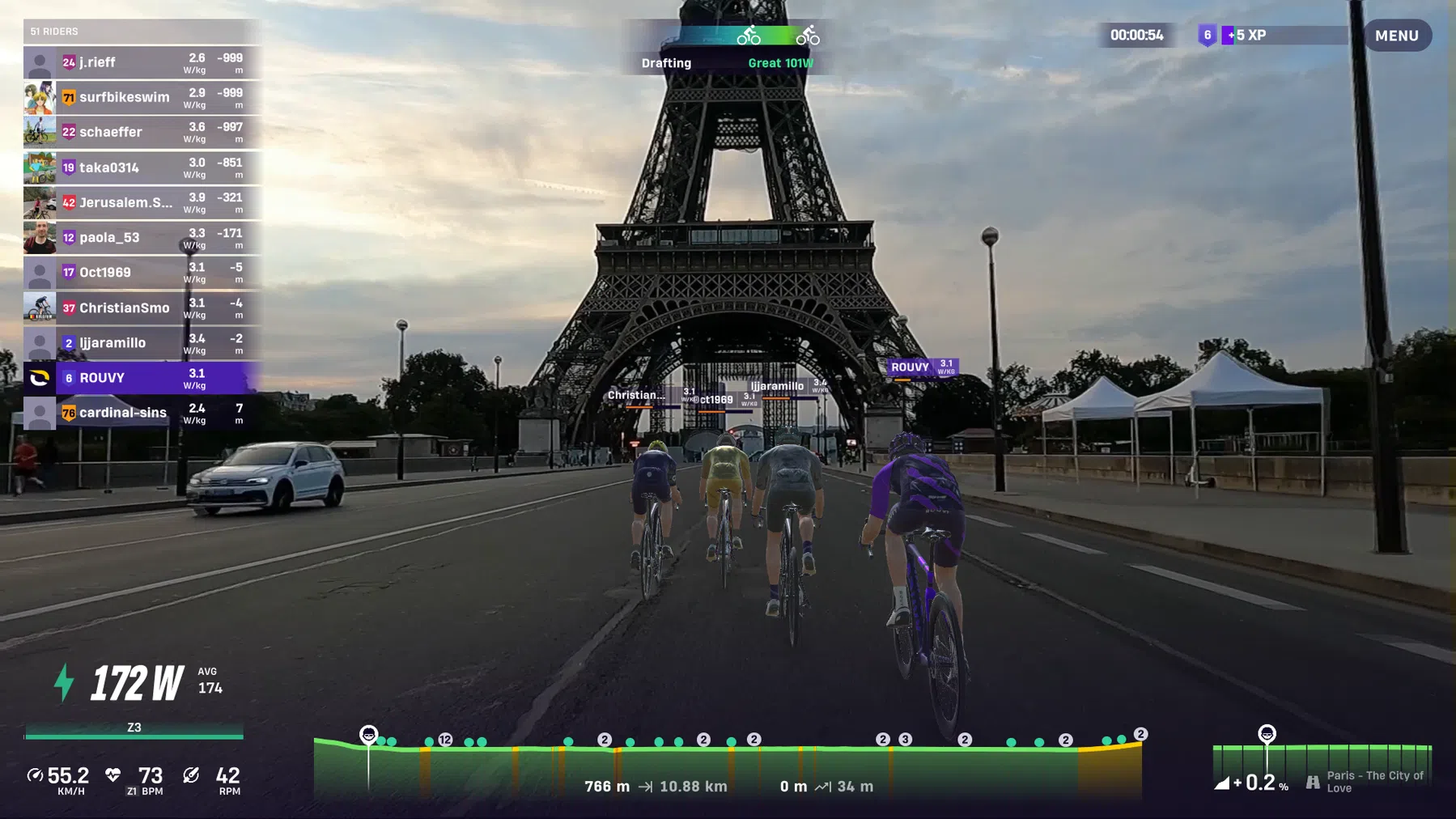Click ljjaramillo's leaderboard entry
Viewport: 1456px width, 819px height.
142,342
